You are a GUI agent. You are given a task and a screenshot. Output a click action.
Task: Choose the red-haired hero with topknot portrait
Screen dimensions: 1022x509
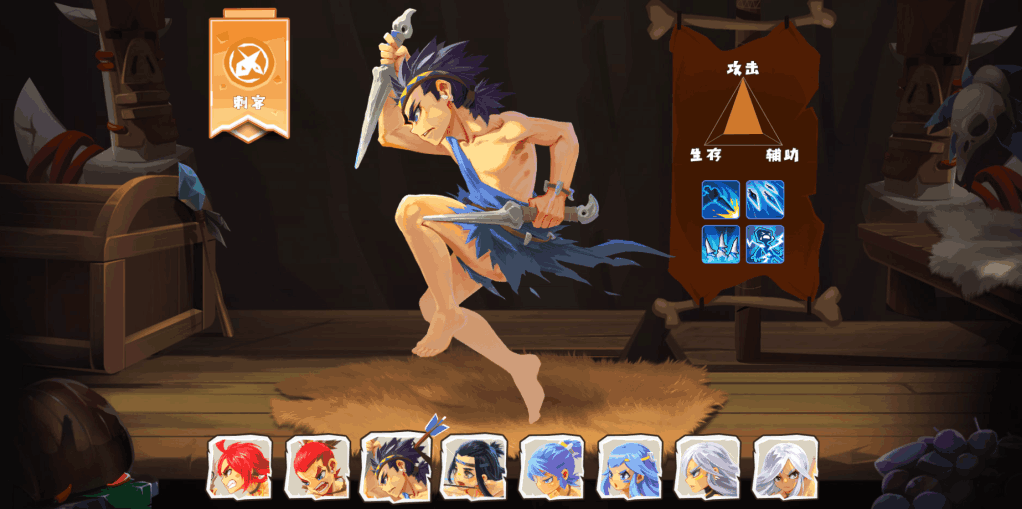coord(318,467)
